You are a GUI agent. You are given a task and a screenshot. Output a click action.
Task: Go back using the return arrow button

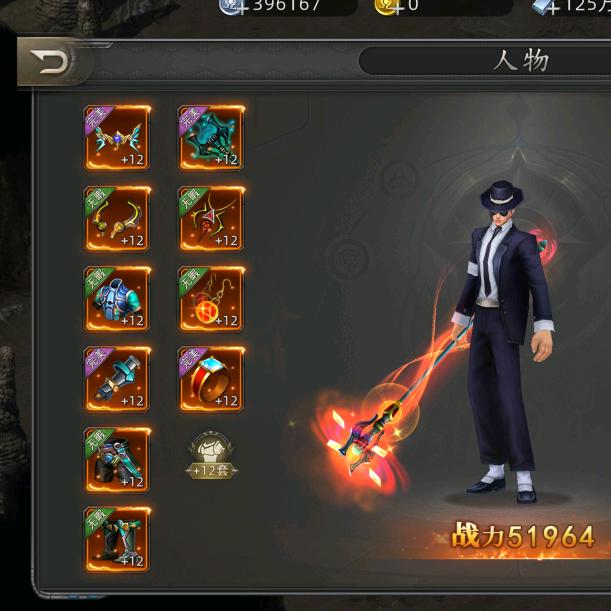50,64
